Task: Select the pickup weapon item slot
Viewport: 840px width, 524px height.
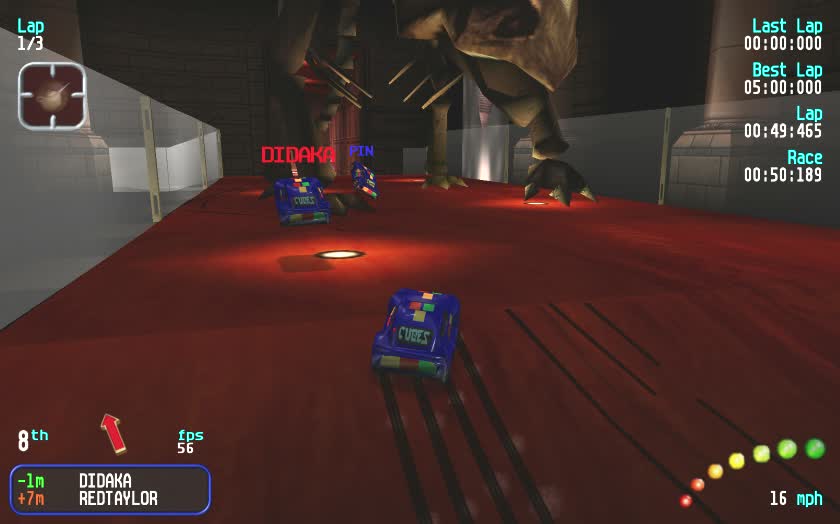Action: coord(52,96)
